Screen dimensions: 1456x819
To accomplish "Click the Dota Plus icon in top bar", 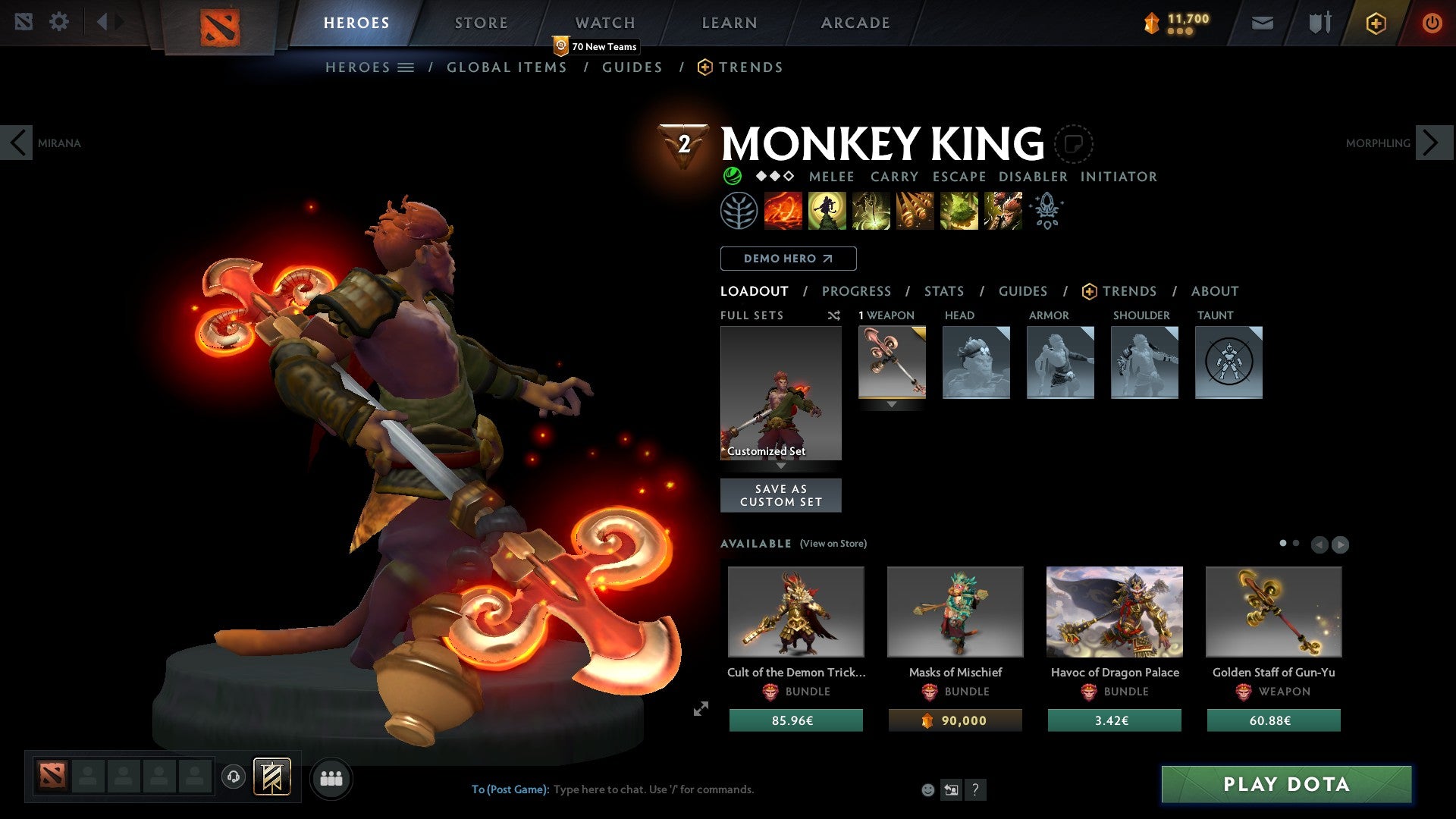I will [1375, 22].
